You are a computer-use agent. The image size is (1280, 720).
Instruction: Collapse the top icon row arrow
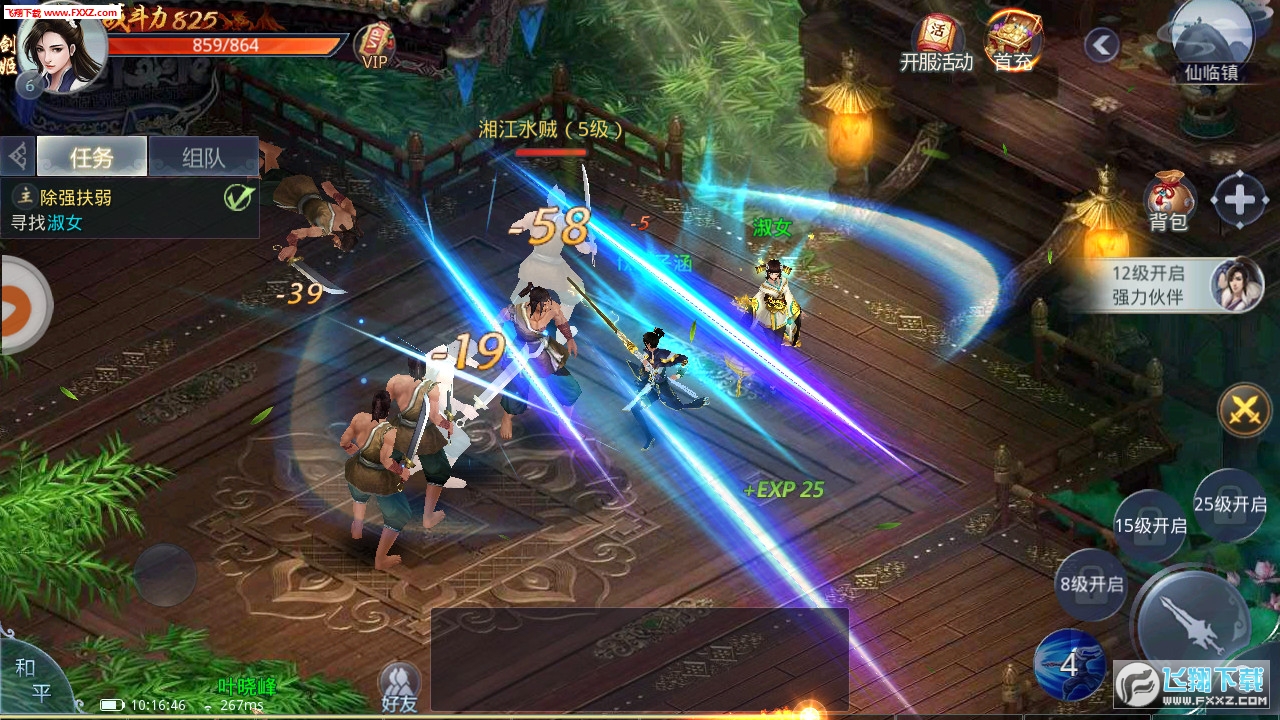pos(1101,45)
